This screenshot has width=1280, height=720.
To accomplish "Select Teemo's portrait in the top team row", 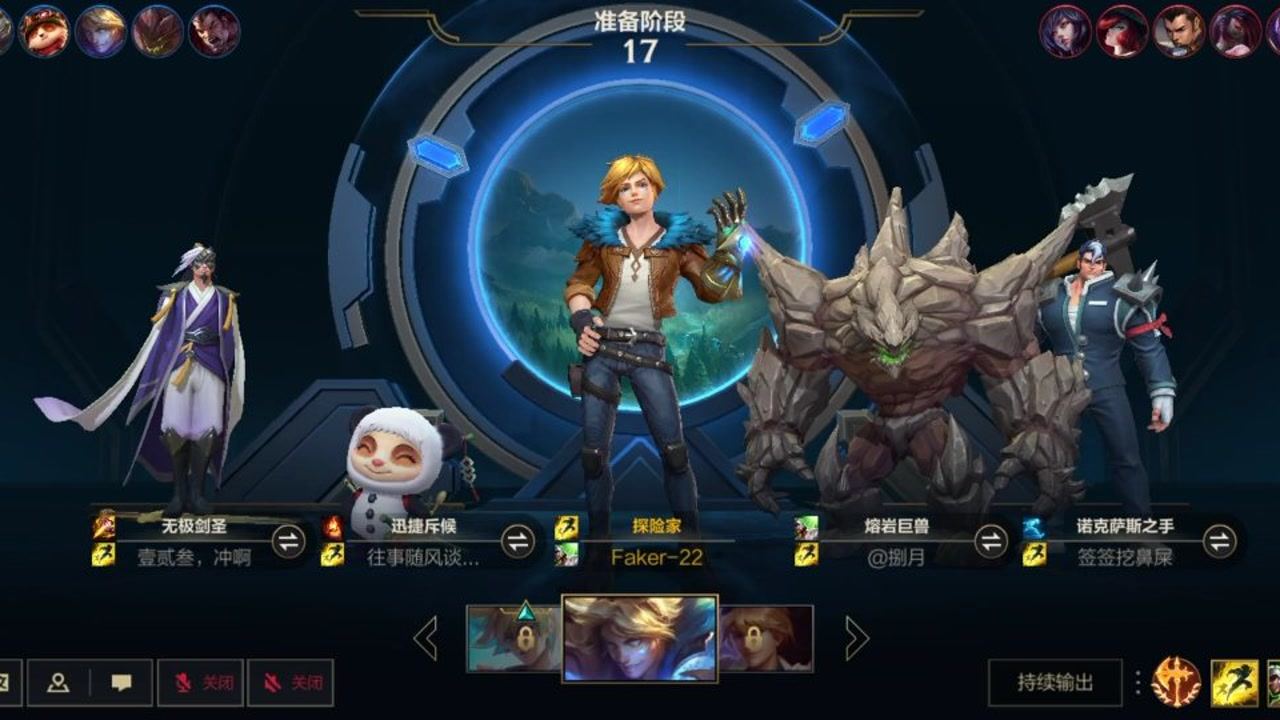I will [44, 31].
